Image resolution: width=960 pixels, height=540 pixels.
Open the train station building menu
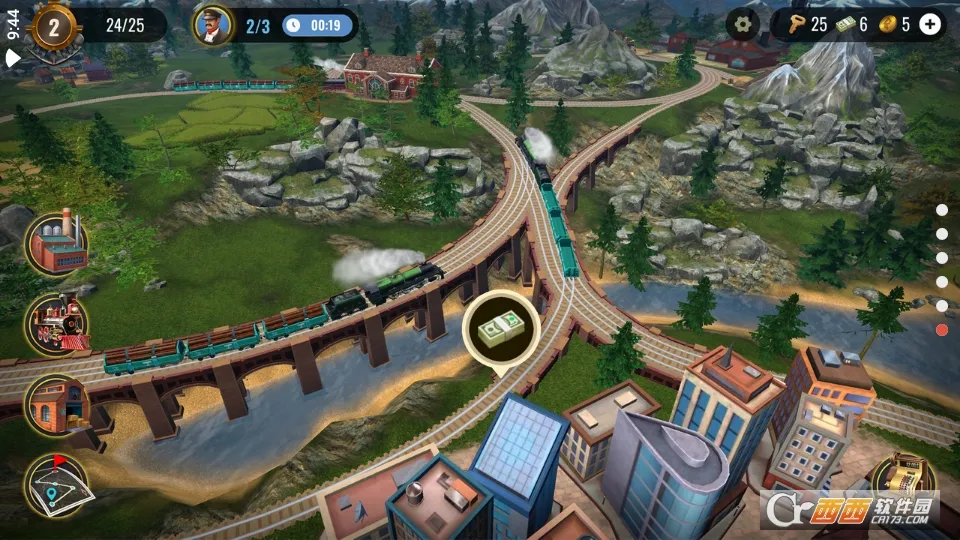click(57, 405)
